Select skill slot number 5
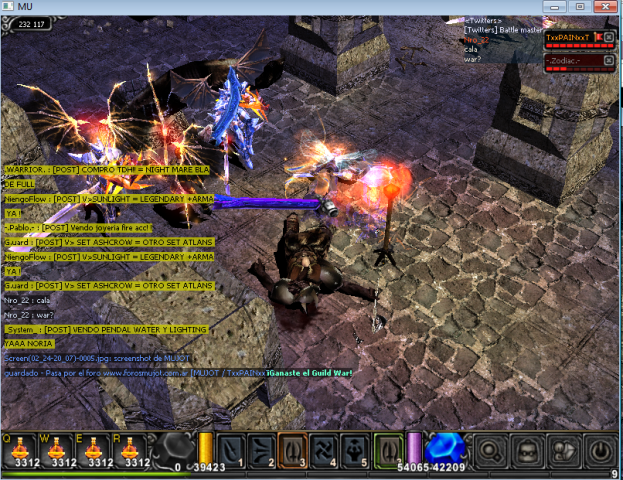Image resolution: width=623 pixels, height=480 pixels. (x=356, y=451)
